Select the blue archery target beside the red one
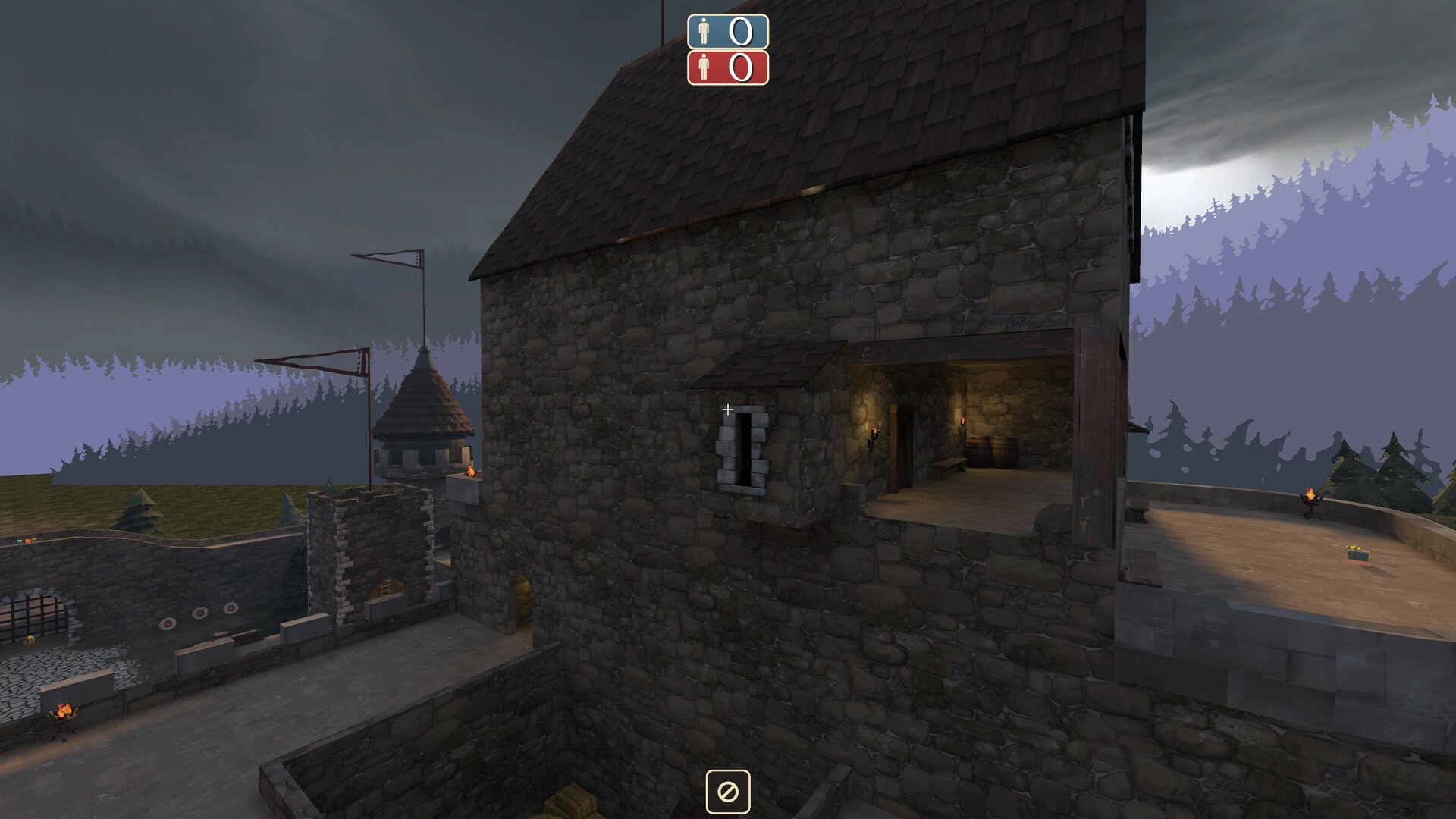The width and height of the screenshot is (1456, 819). (x=200, y=612)
